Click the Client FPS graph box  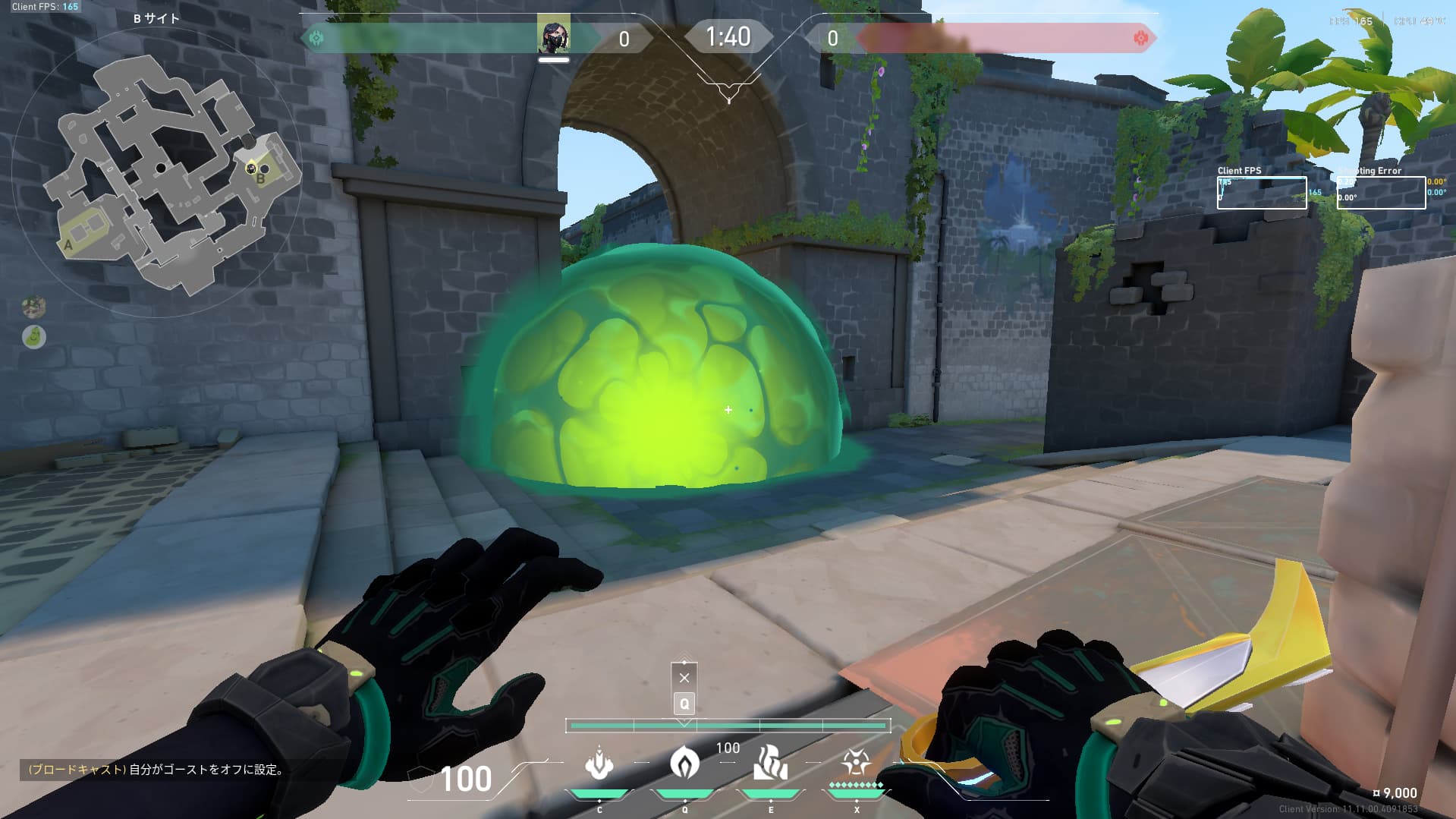click(x=1262, y=193)
